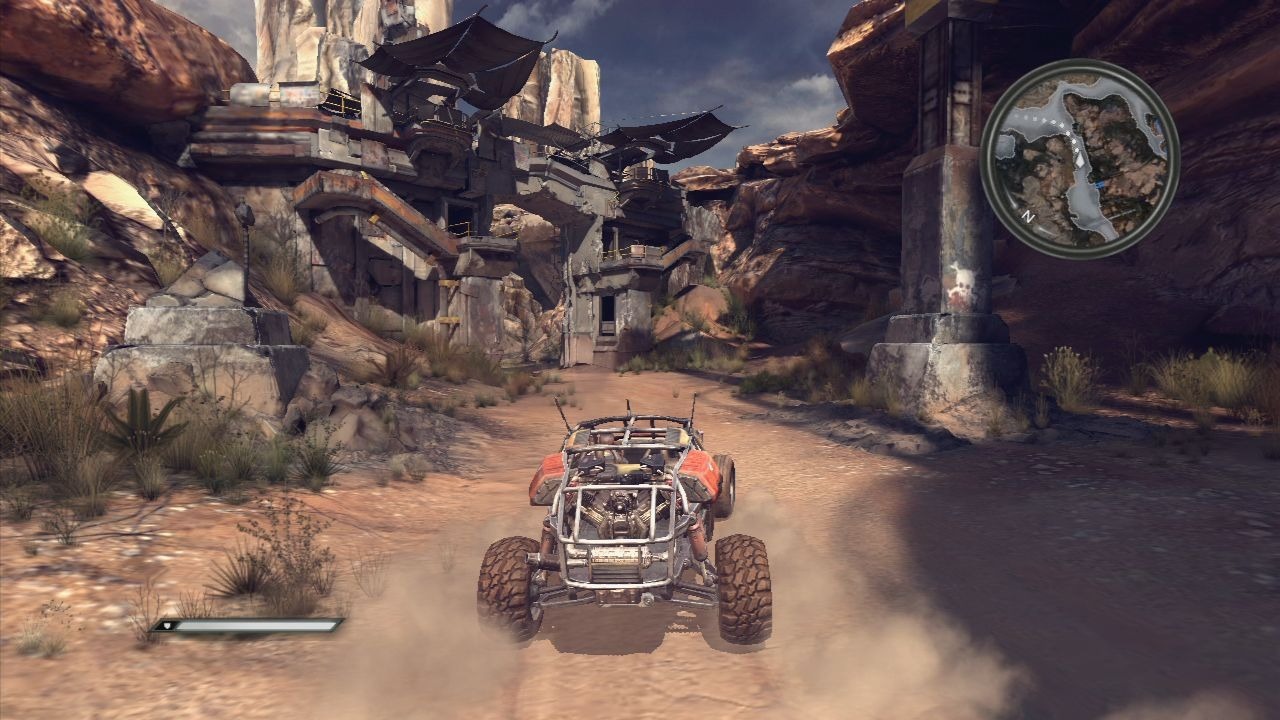Open the circular minimap

1080,158
